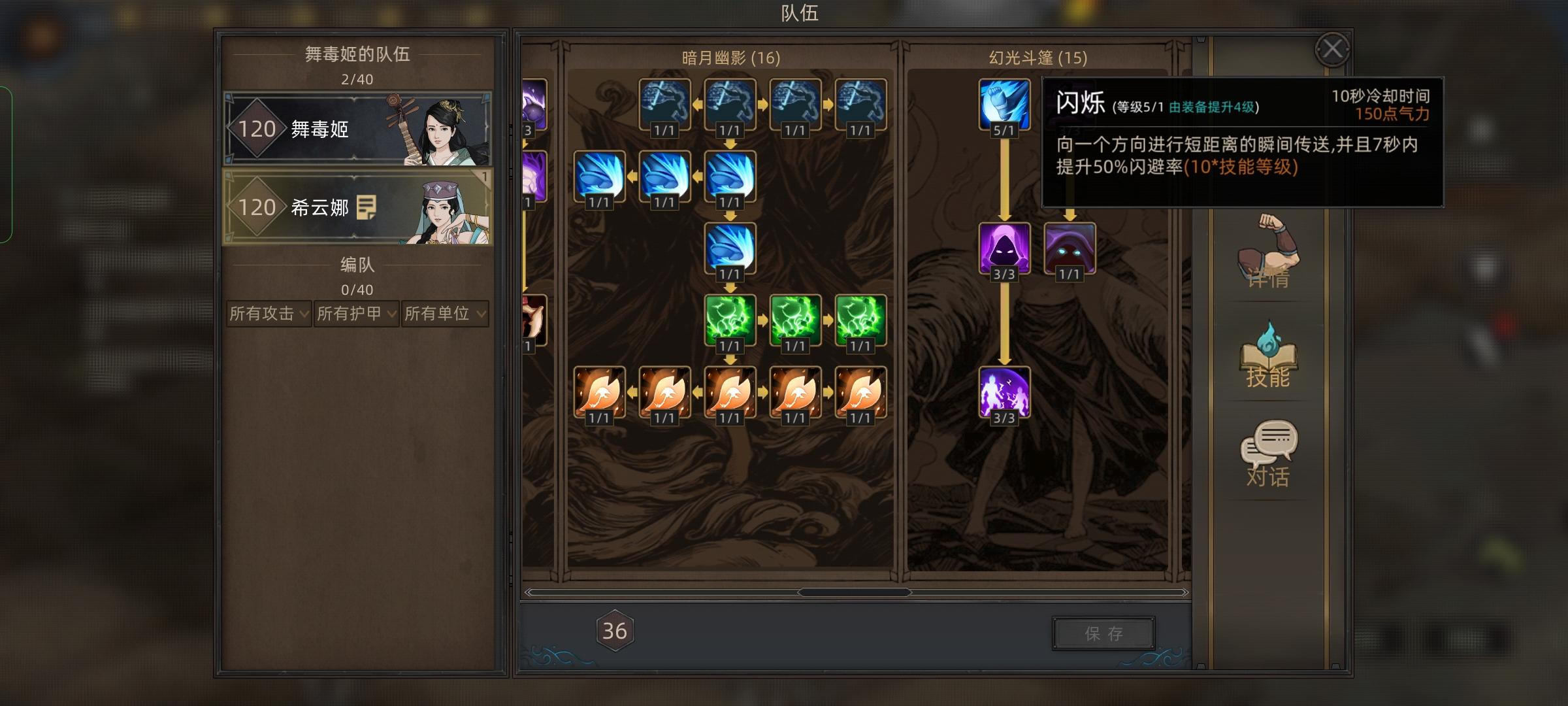Screen dimensions: 1568x706
Task: Open the 所有攻击 dropdown filter
Action: pyautogui.click(x=267, y=313)
